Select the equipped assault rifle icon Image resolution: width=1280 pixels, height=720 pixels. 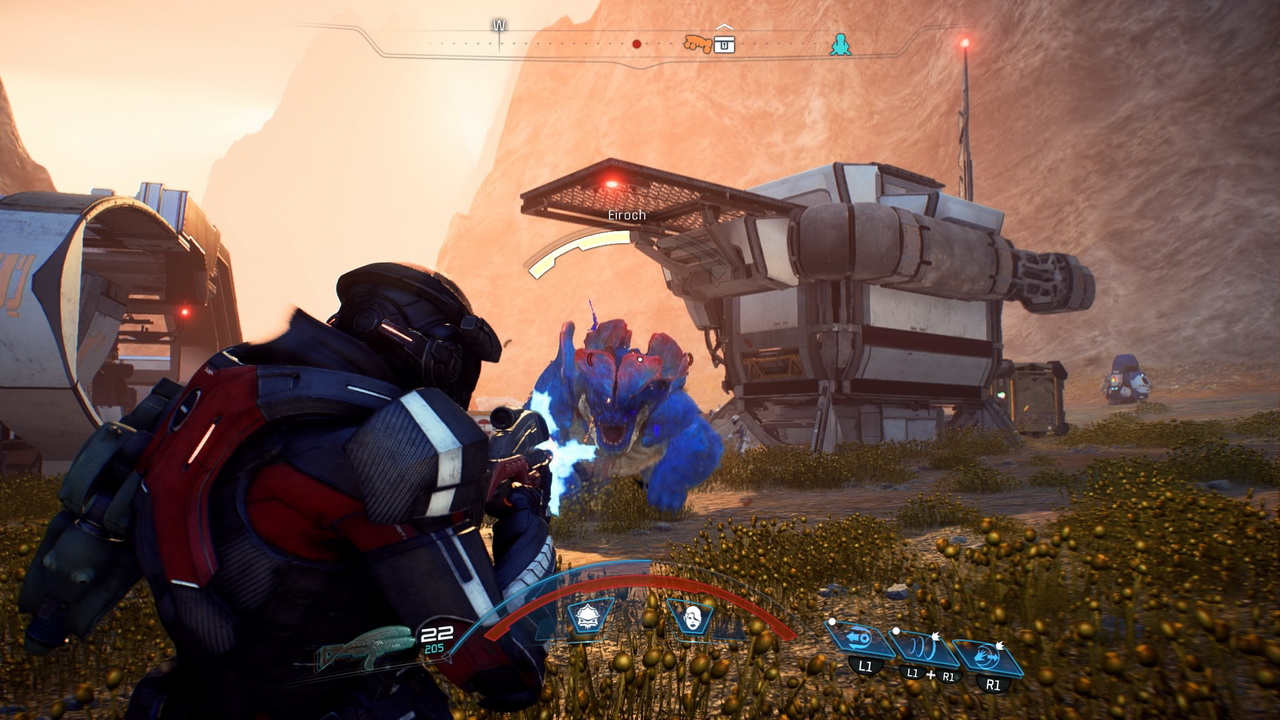(365, 648)
